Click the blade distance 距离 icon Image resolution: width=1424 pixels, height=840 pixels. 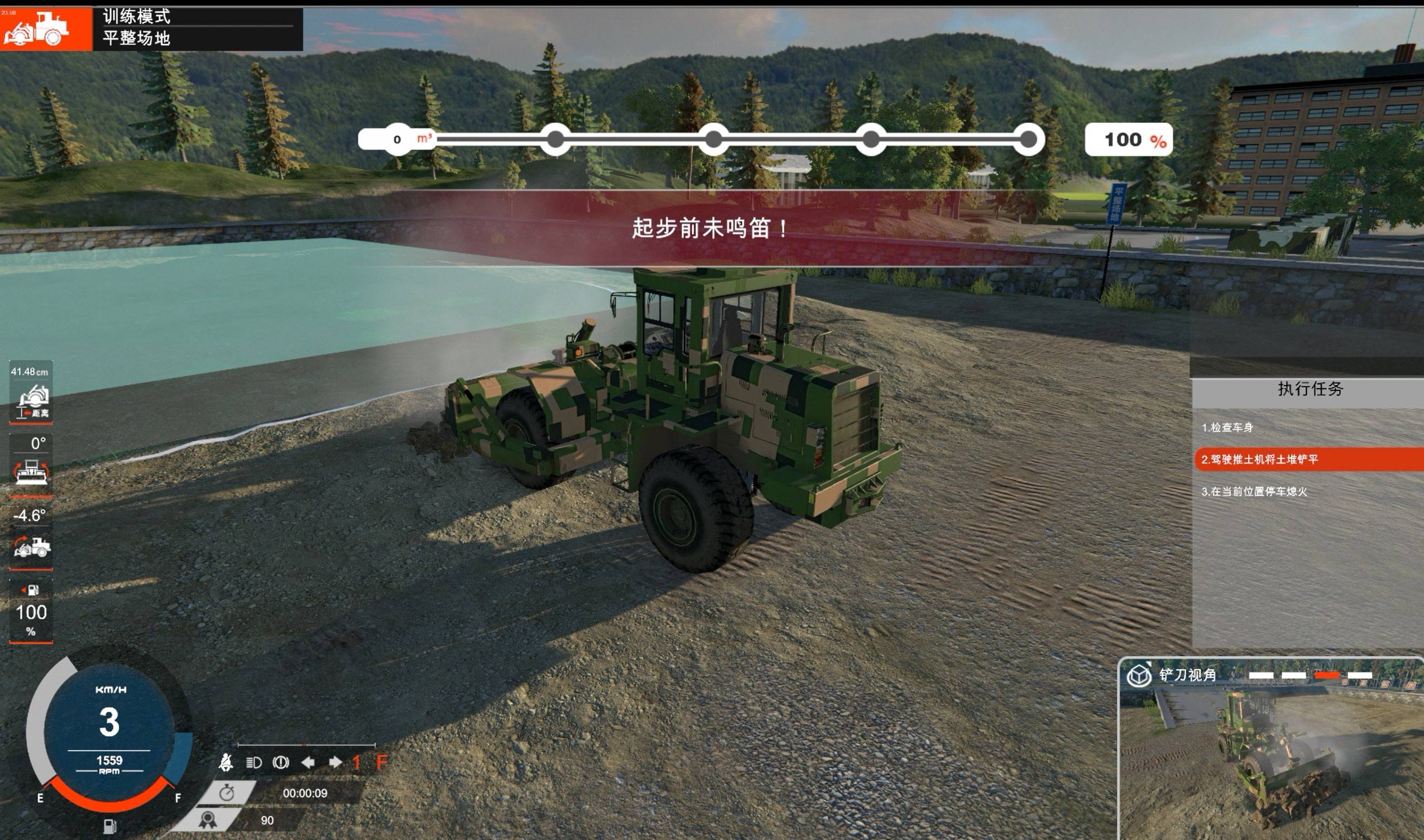tap(32, 400)
